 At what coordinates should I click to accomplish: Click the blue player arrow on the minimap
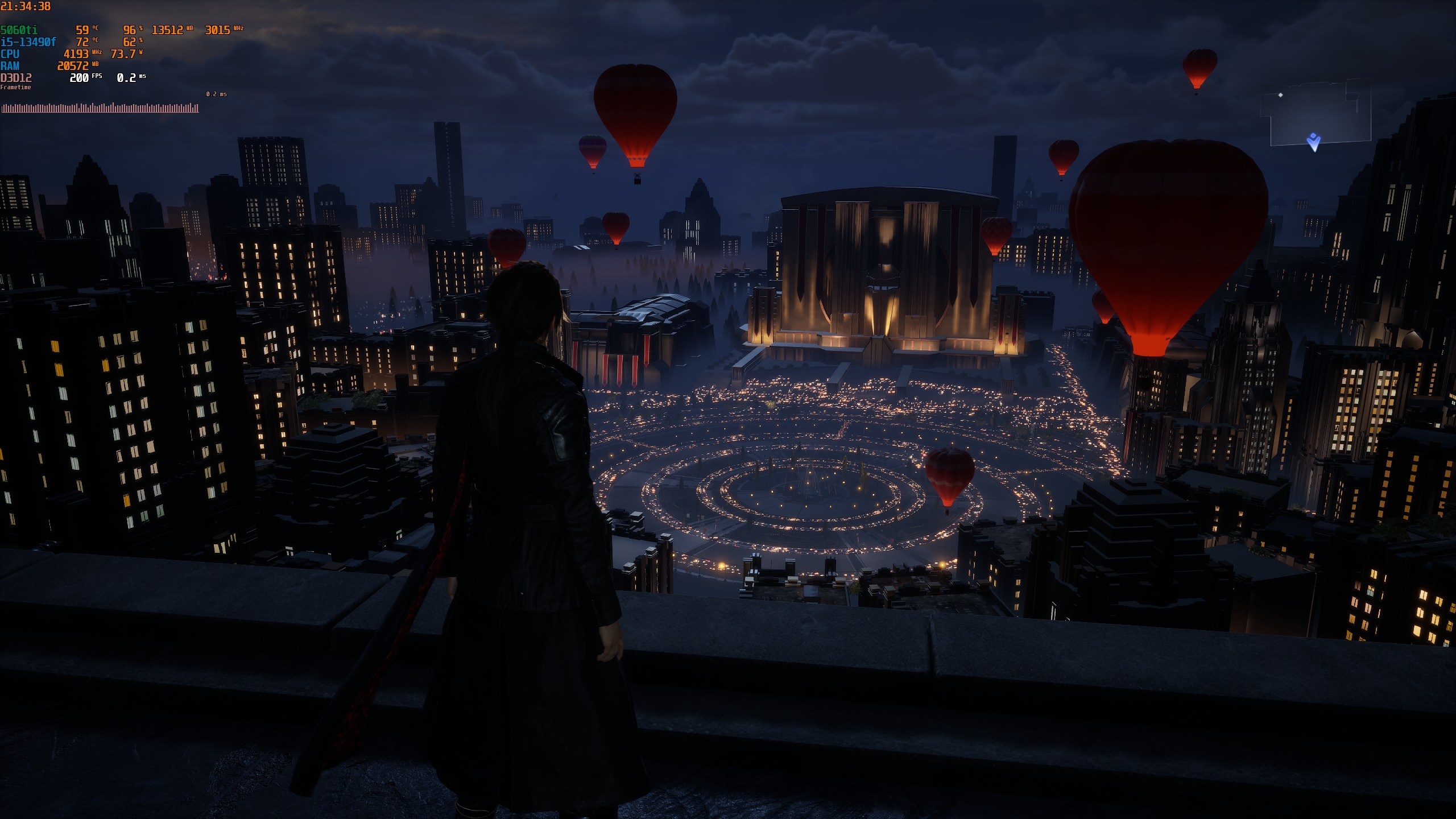pos(1313,142)
